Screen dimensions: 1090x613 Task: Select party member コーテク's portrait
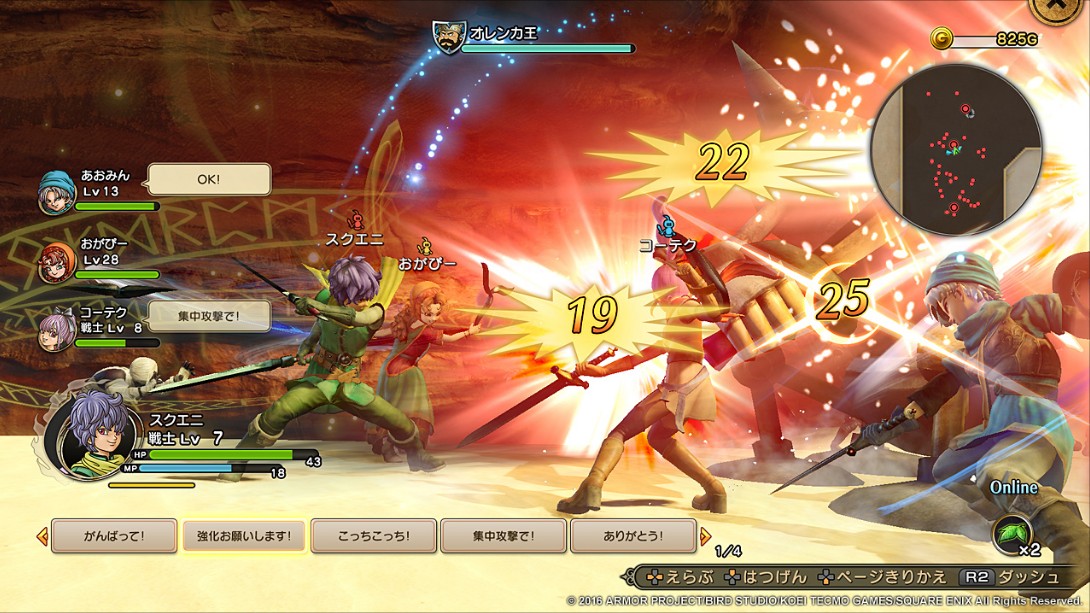56,332
